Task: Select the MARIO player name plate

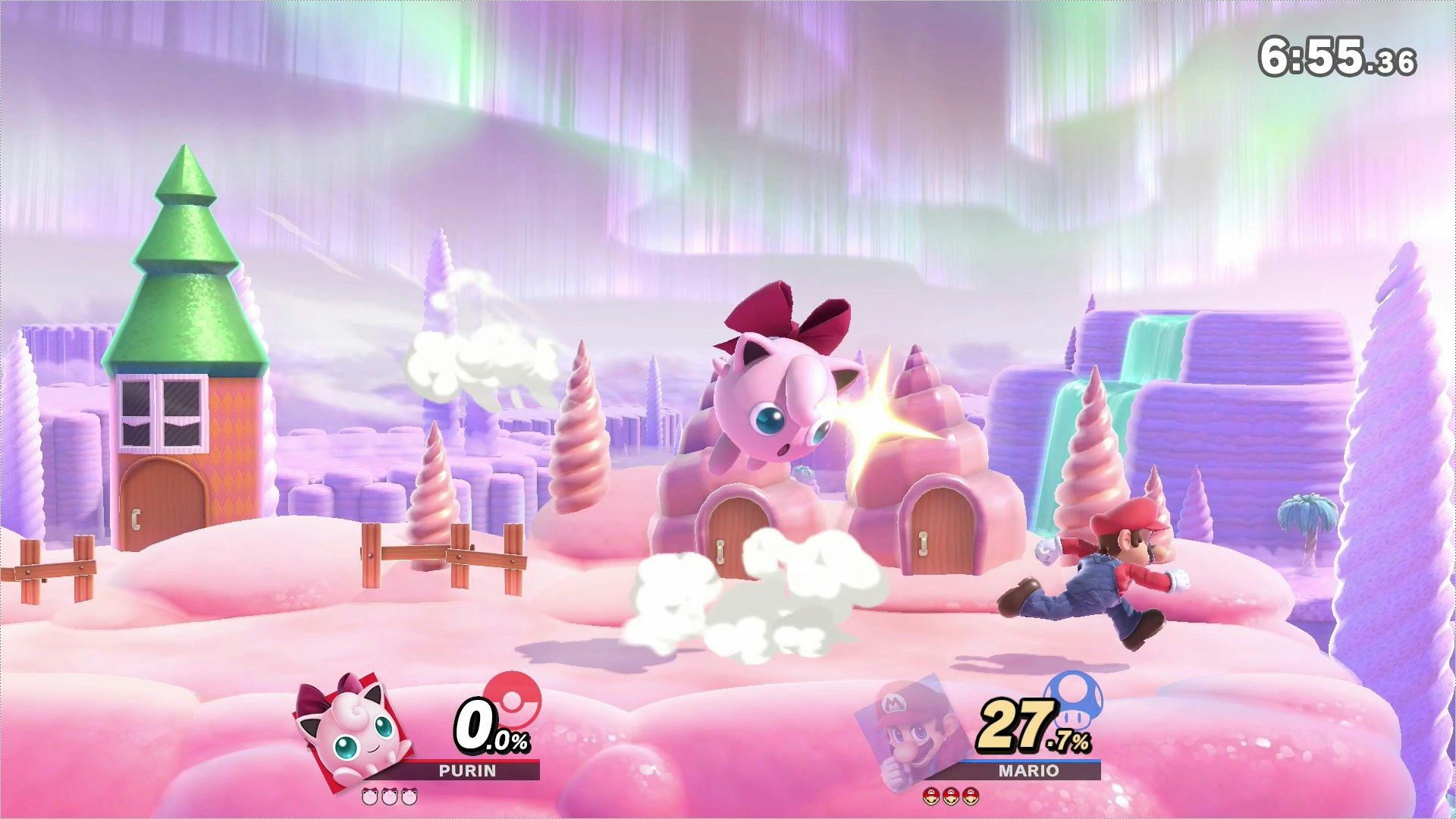Action: [x=1028, y=770]
